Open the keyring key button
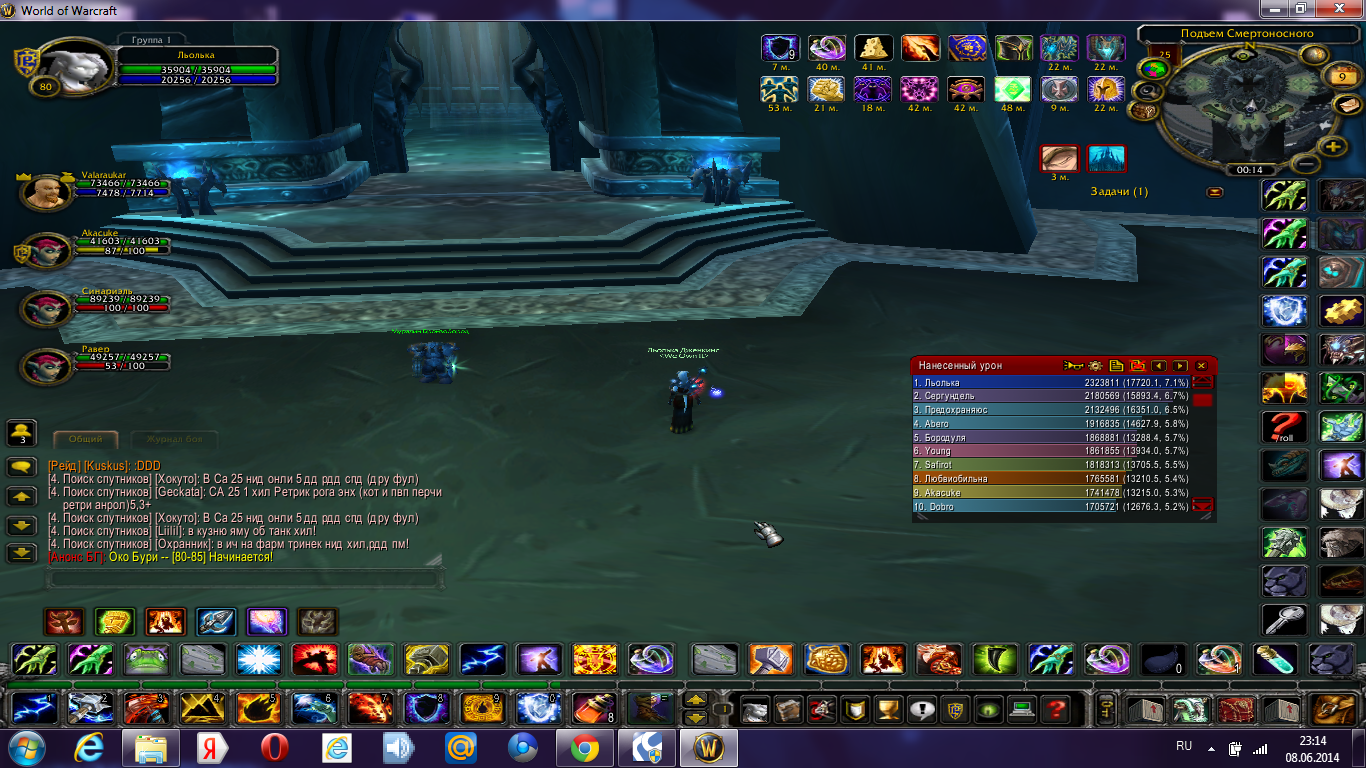The image size is (1366, 768). [x=1106, y=708]
